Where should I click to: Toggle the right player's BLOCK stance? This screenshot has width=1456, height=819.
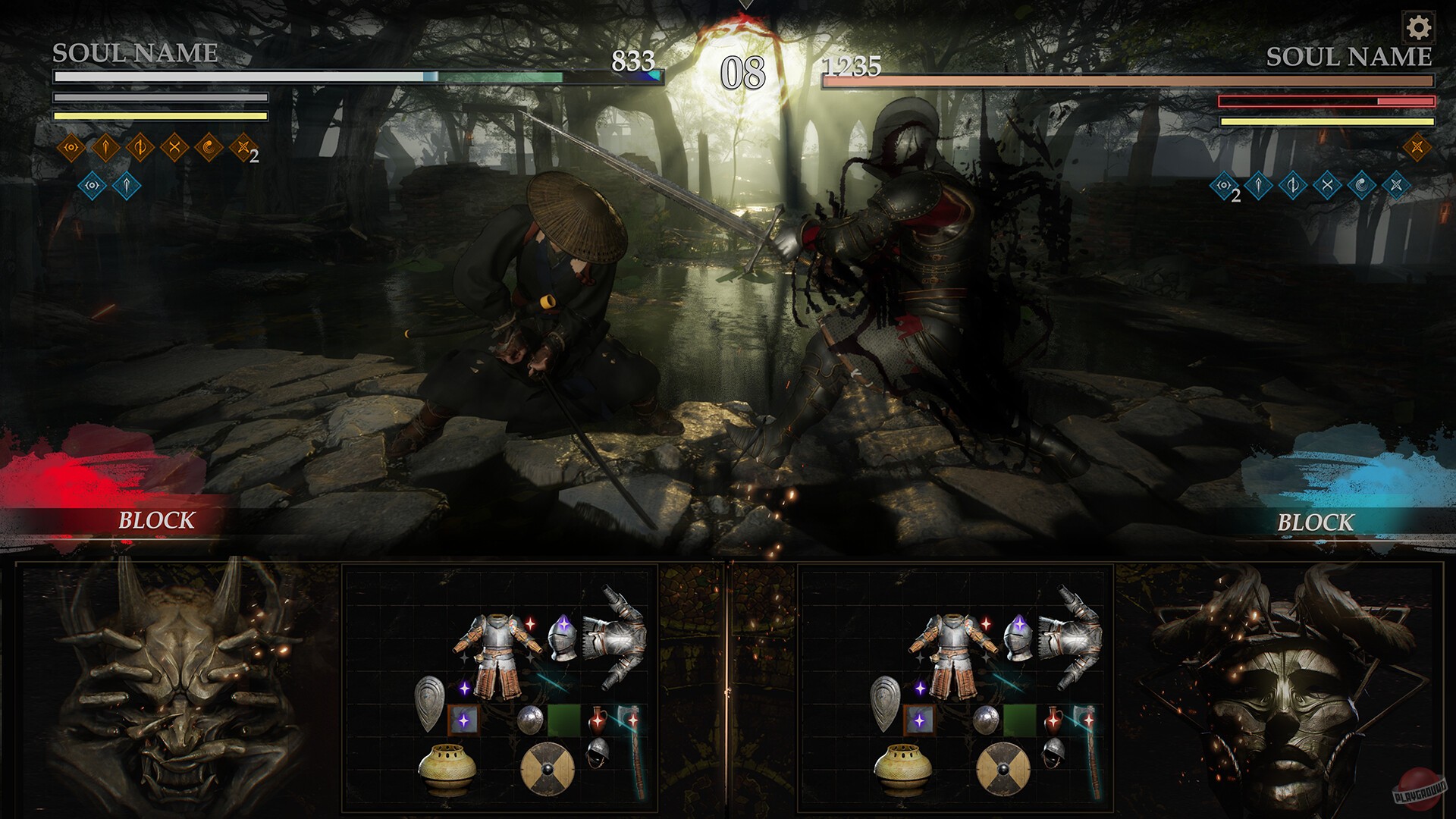tap(1315, 520)
